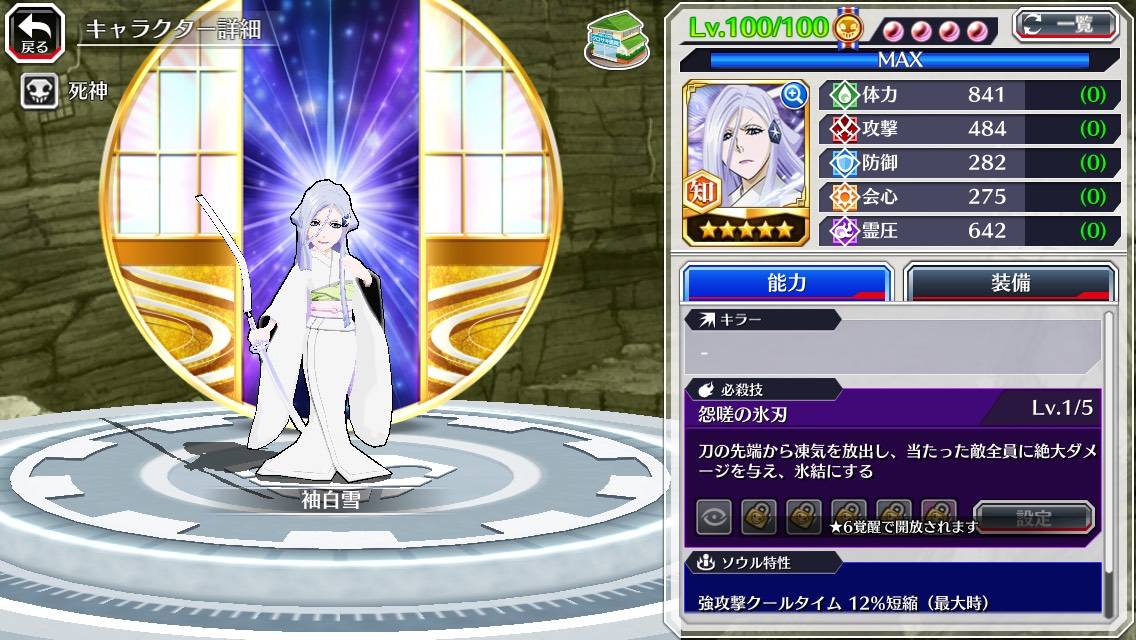Magnify the character portrait
Viewport: 1136px width, 640px height.
(x=794, y=95)
